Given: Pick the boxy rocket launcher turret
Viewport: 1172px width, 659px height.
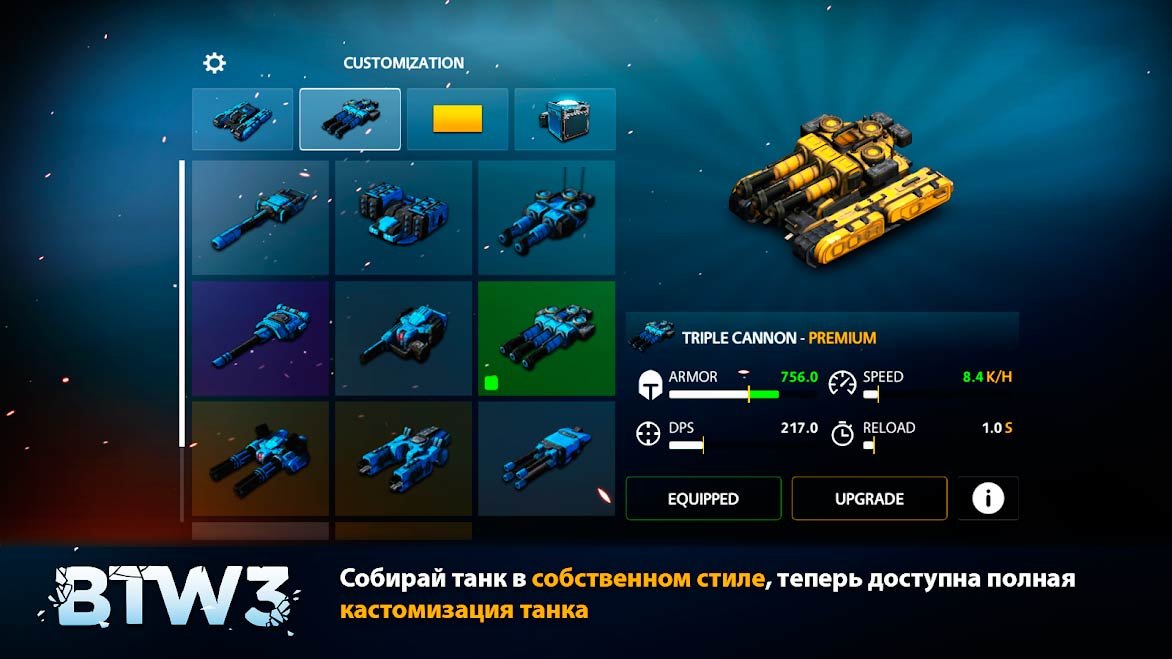Looking at the screenshot, I should click(x=403, y=218).
